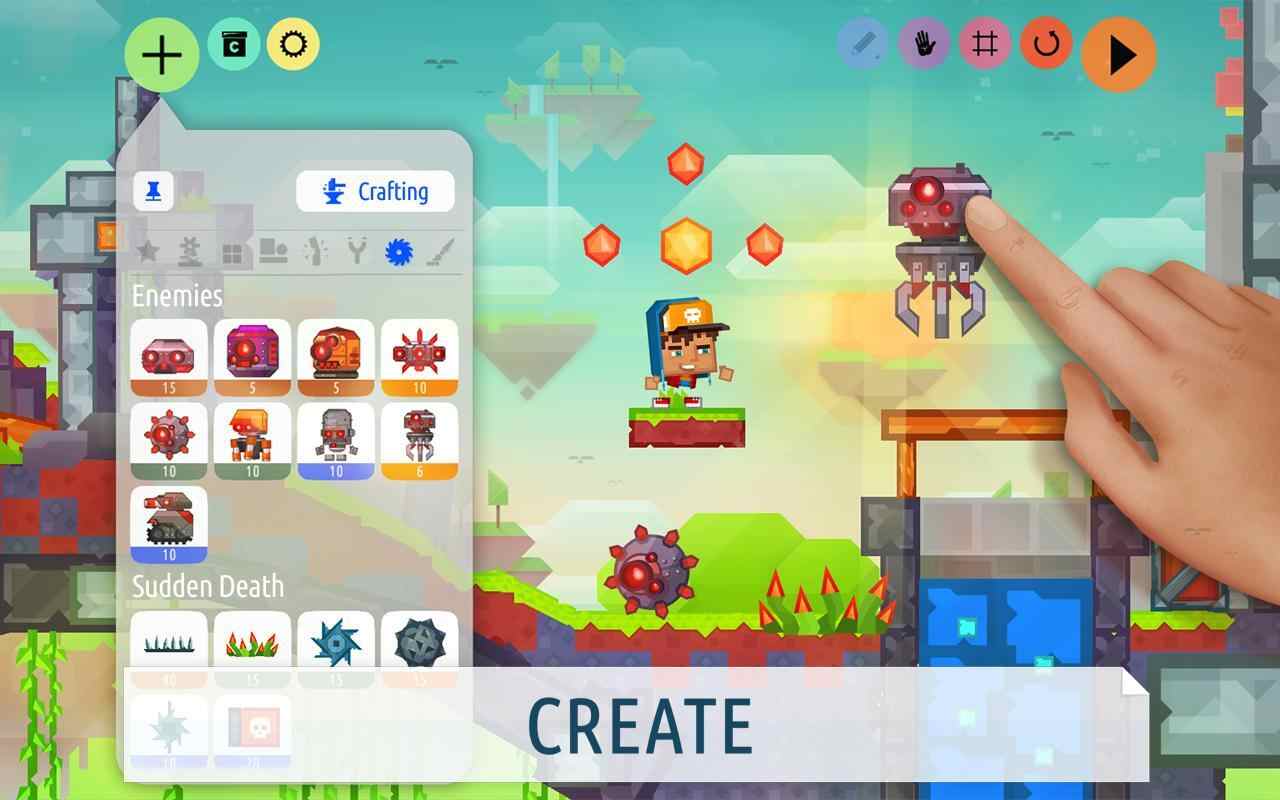Click the reset/undo circular arrow icon

tap(1048, 44)
